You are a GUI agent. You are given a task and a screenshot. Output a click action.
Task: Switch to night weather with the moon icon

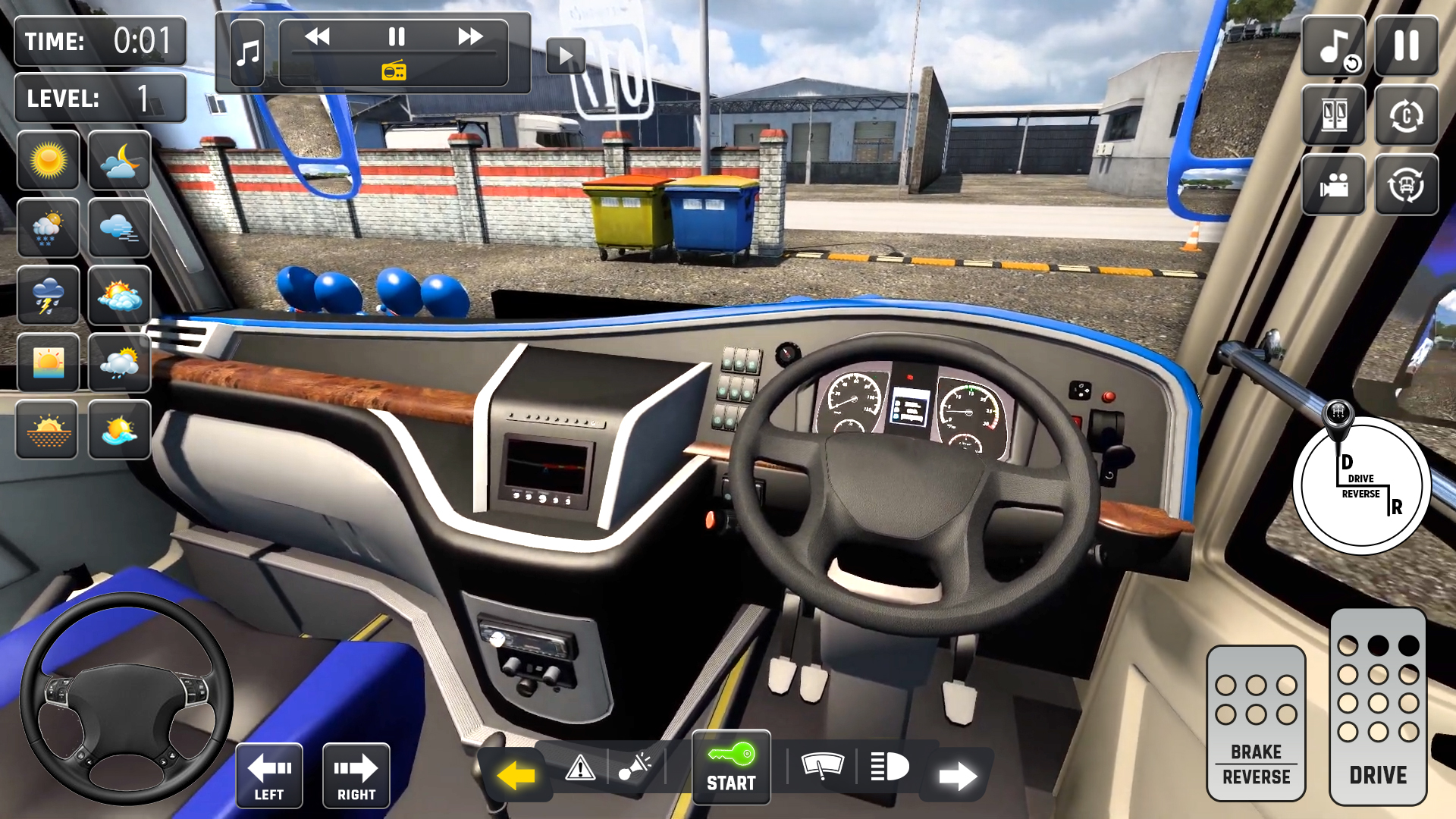(x=119, y=160)
